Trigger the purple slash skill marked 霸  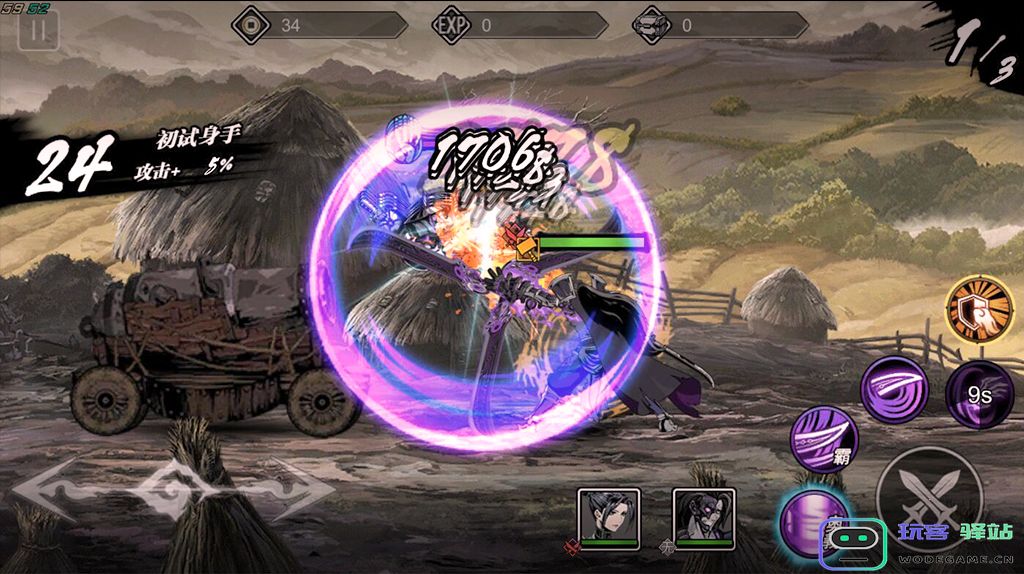pyautogui.click(x=825, y=437)
